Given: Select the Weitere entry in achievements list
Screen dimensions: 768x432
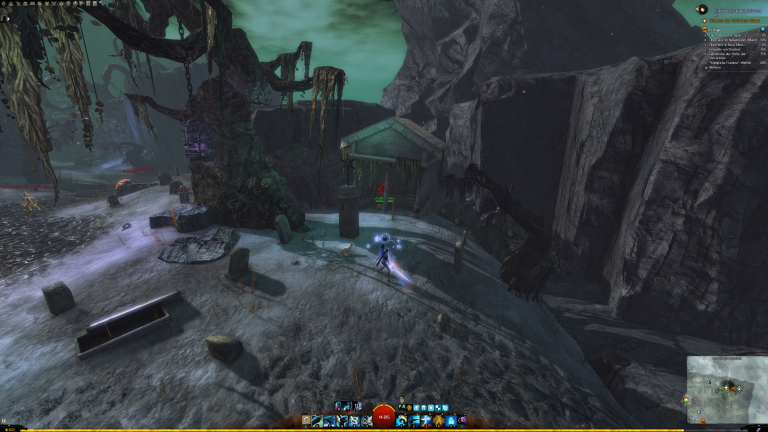Looking at the screenshot, I should pos(711,67).
